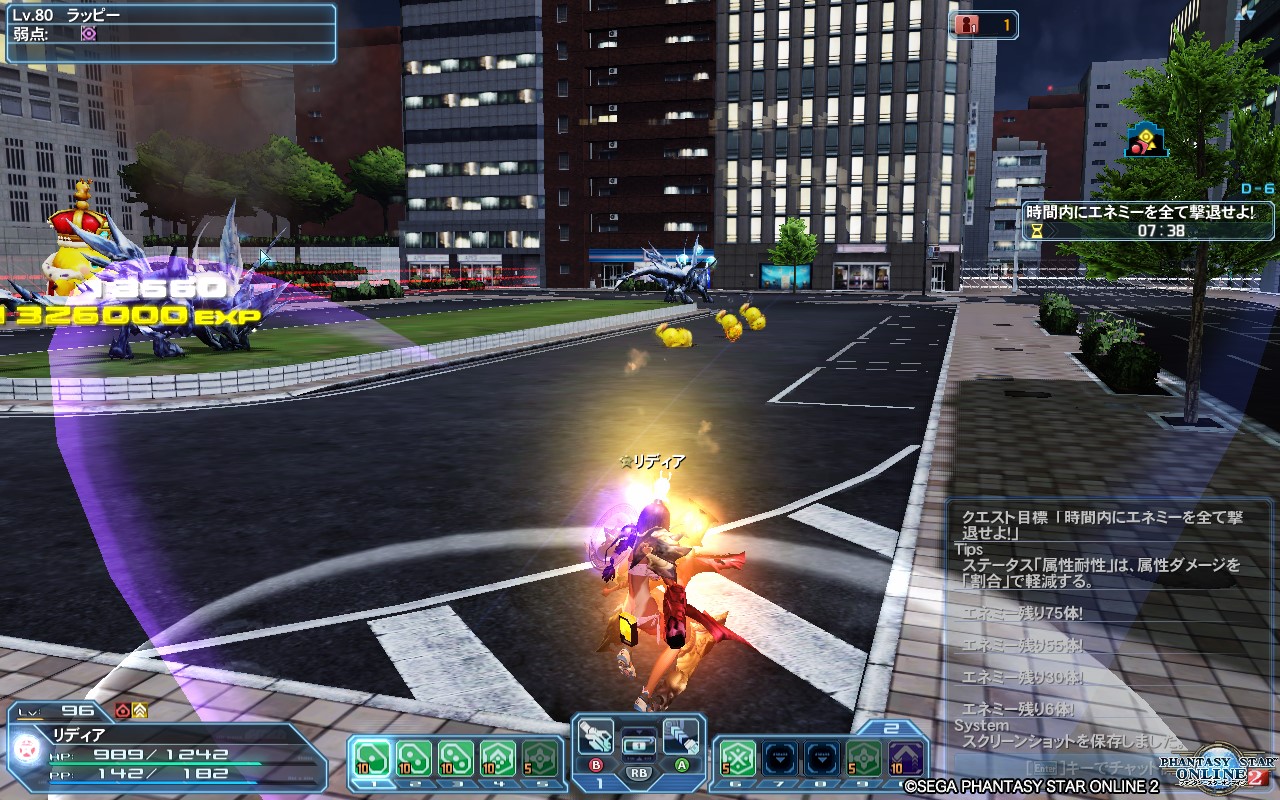Click the red status effect icon beside Lv 96

(x=121, y=711)
